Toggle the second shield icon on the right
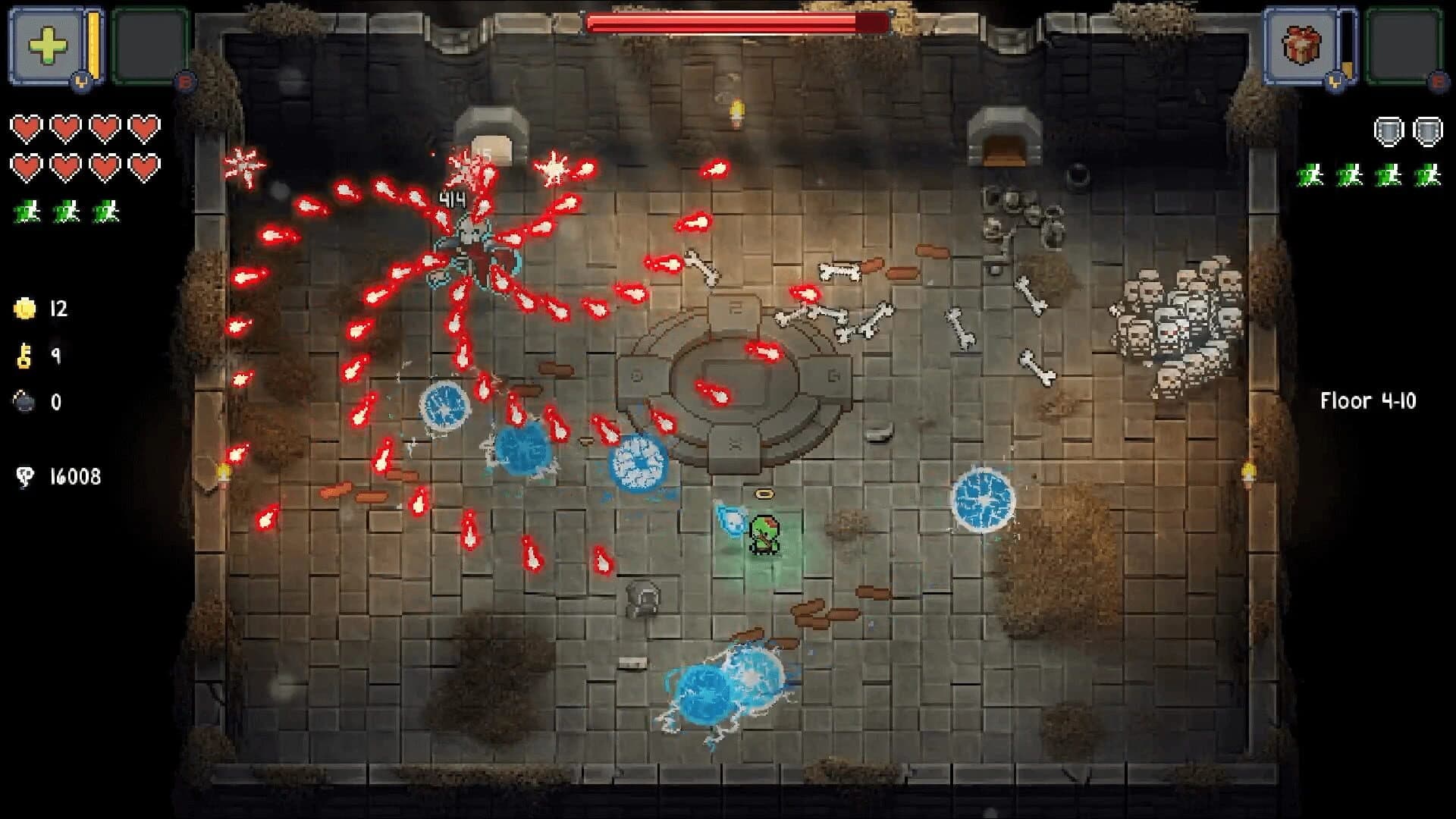1456x819 pixels. [1426, 130]
